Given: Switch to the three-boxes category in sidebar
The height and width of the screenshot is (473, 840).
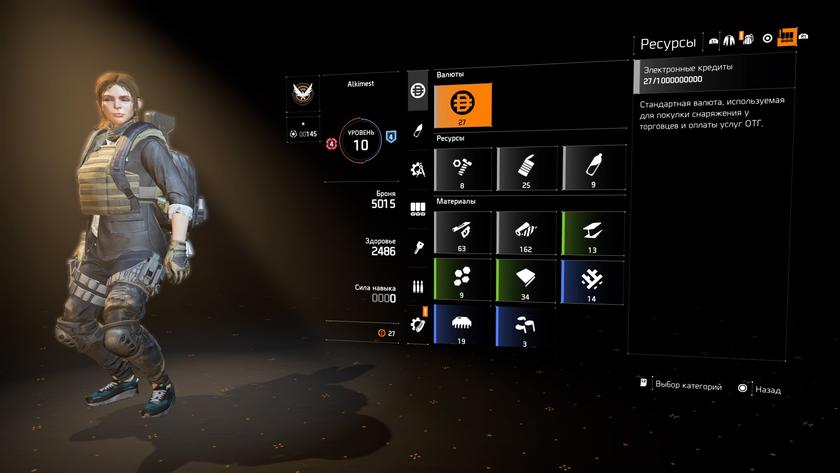Looking at the screenshot, I should tap(418, 209).
